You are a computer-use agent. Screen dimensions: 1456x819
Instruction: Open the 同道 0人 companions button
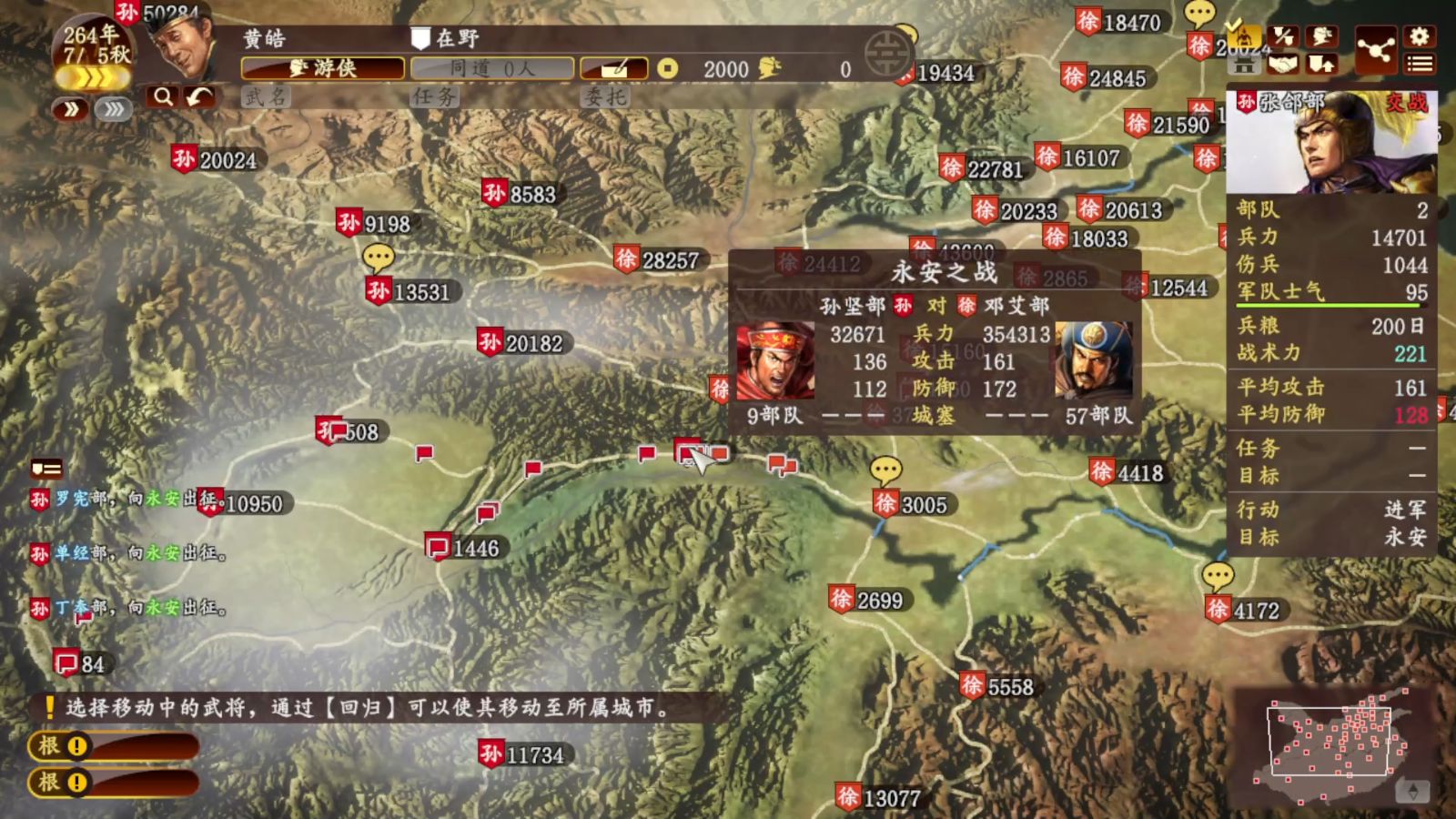pos(492,68)
